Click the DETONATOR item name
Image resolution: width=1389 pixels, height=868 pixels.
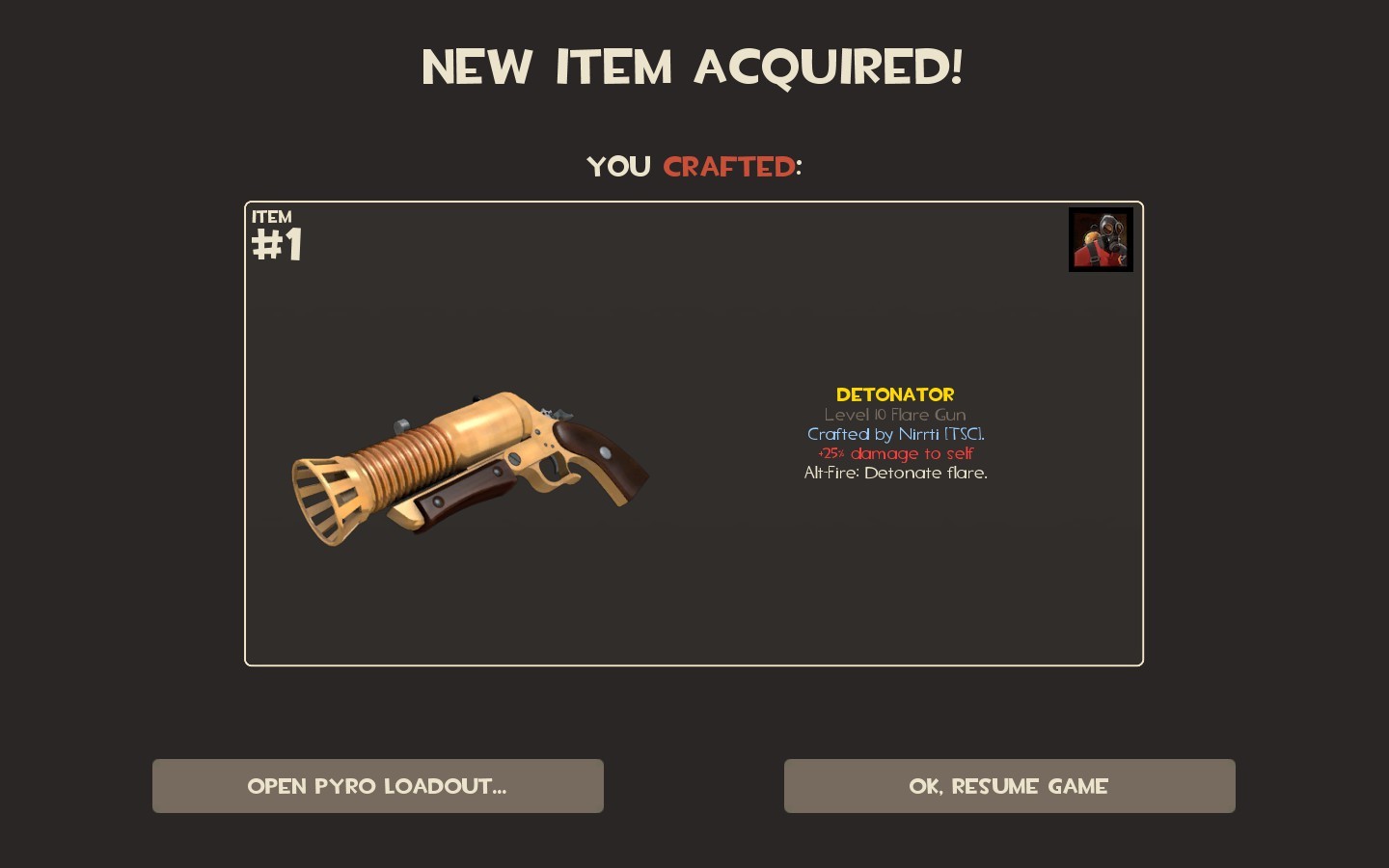tap(895, 394)
